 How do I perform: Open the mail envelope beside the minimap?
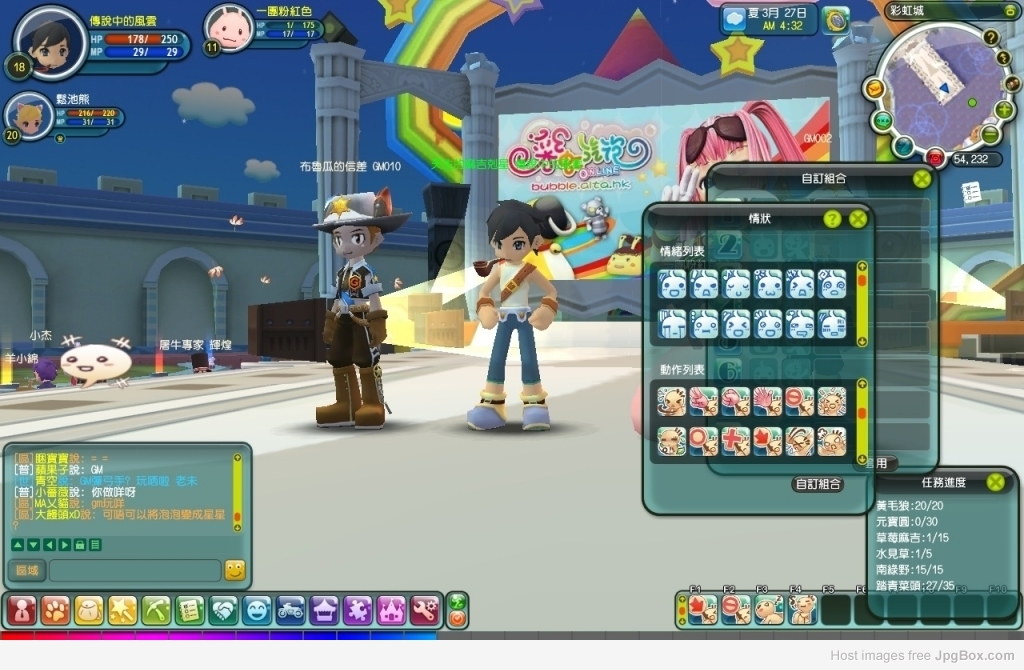(x=874, y=89)
